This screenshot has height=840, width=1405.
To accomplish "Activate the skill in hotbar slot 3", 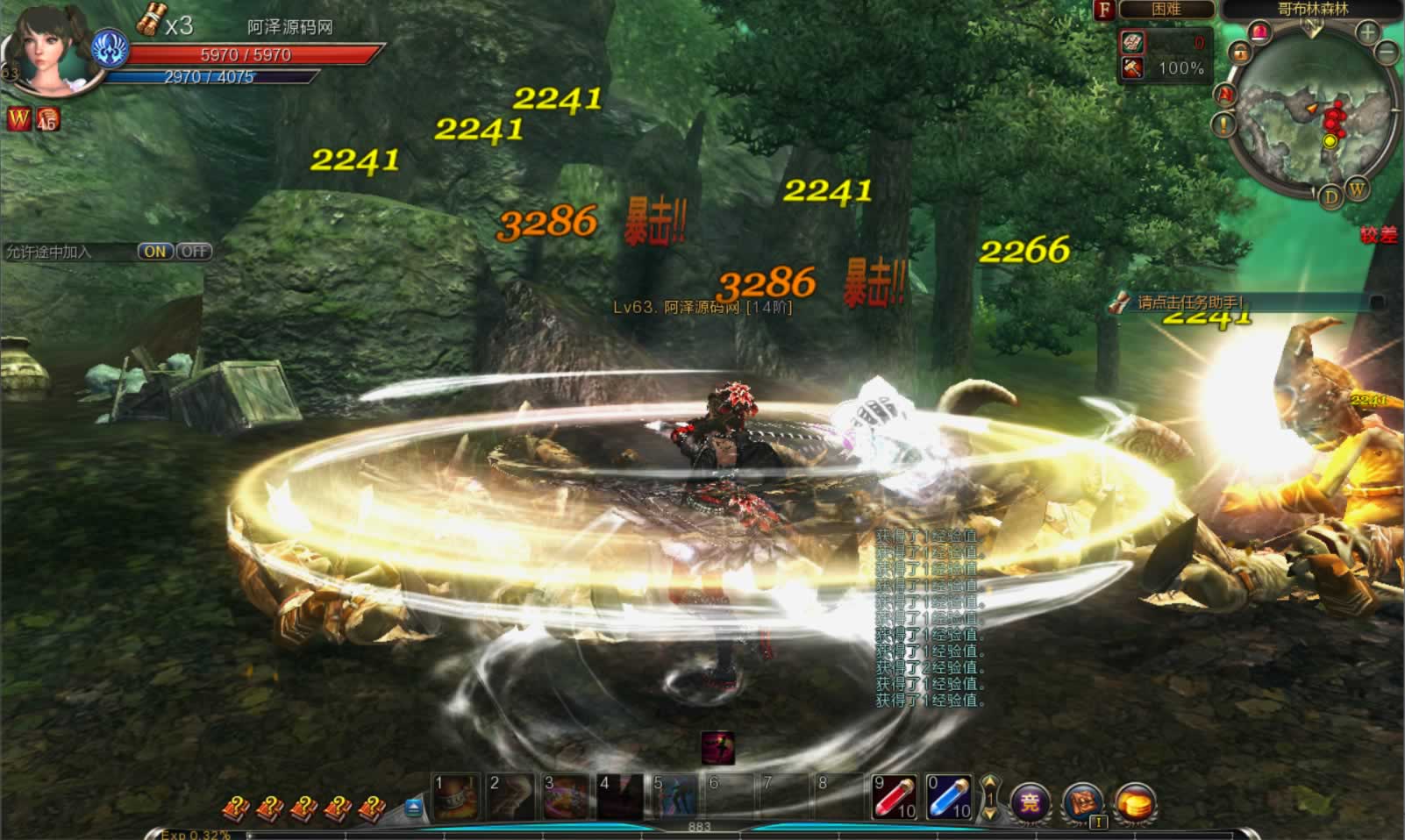I will coord(566,797).
